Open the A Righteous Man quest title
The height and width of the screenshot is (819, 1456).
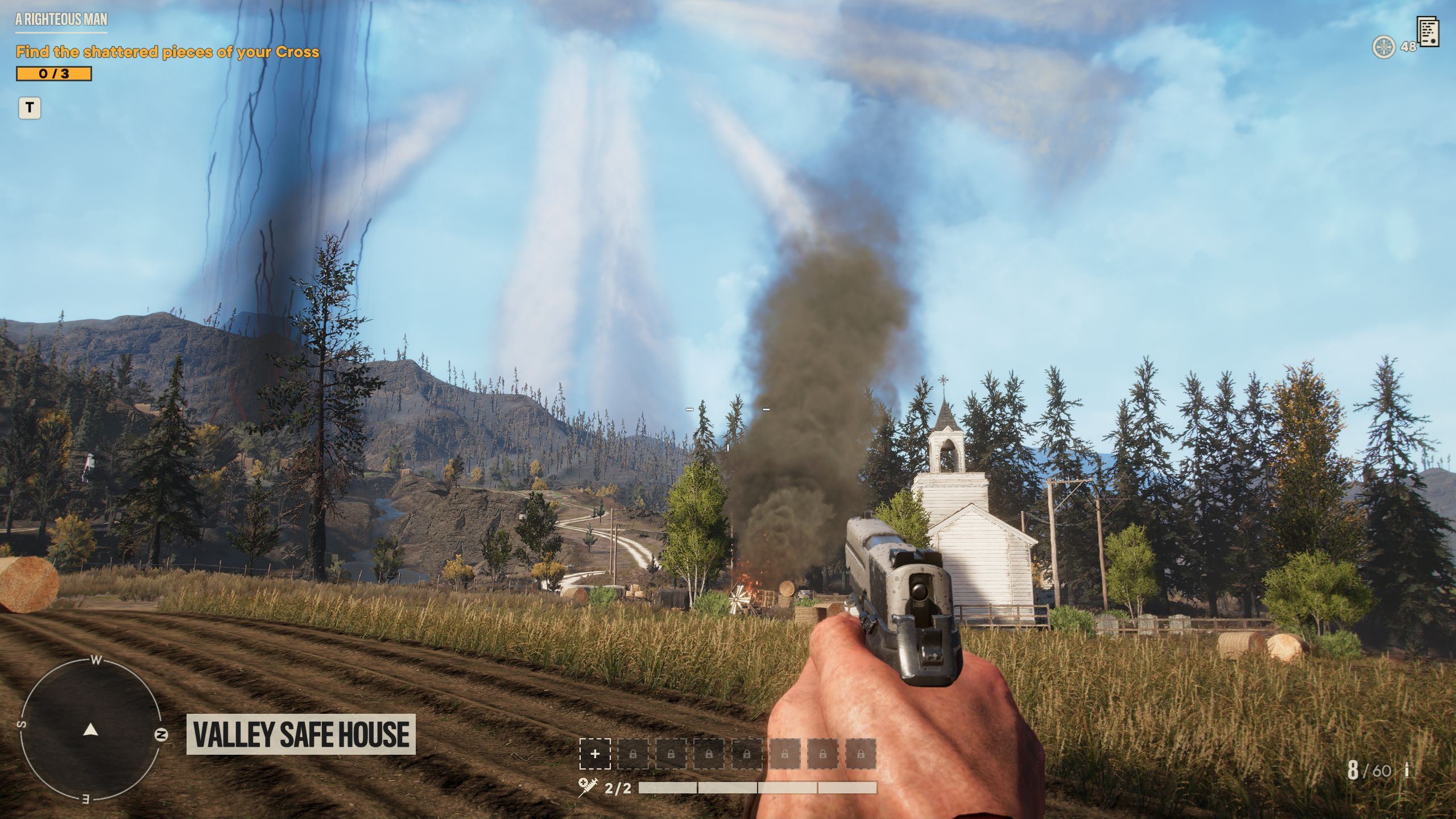(x=61, y=20)
